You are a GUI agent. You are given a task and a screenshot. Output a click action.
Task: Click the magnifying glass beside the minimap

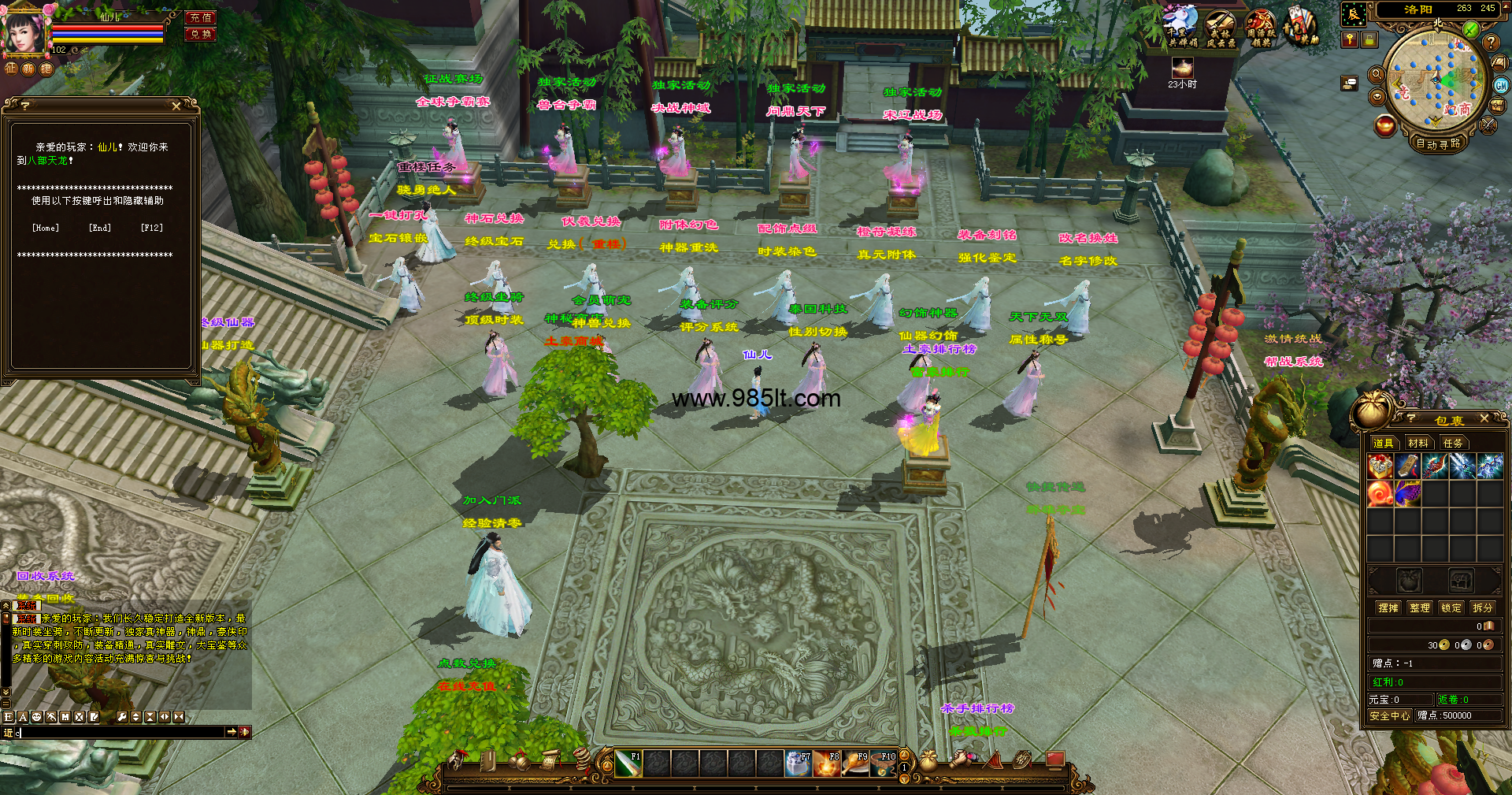[x=1377, y=75]
